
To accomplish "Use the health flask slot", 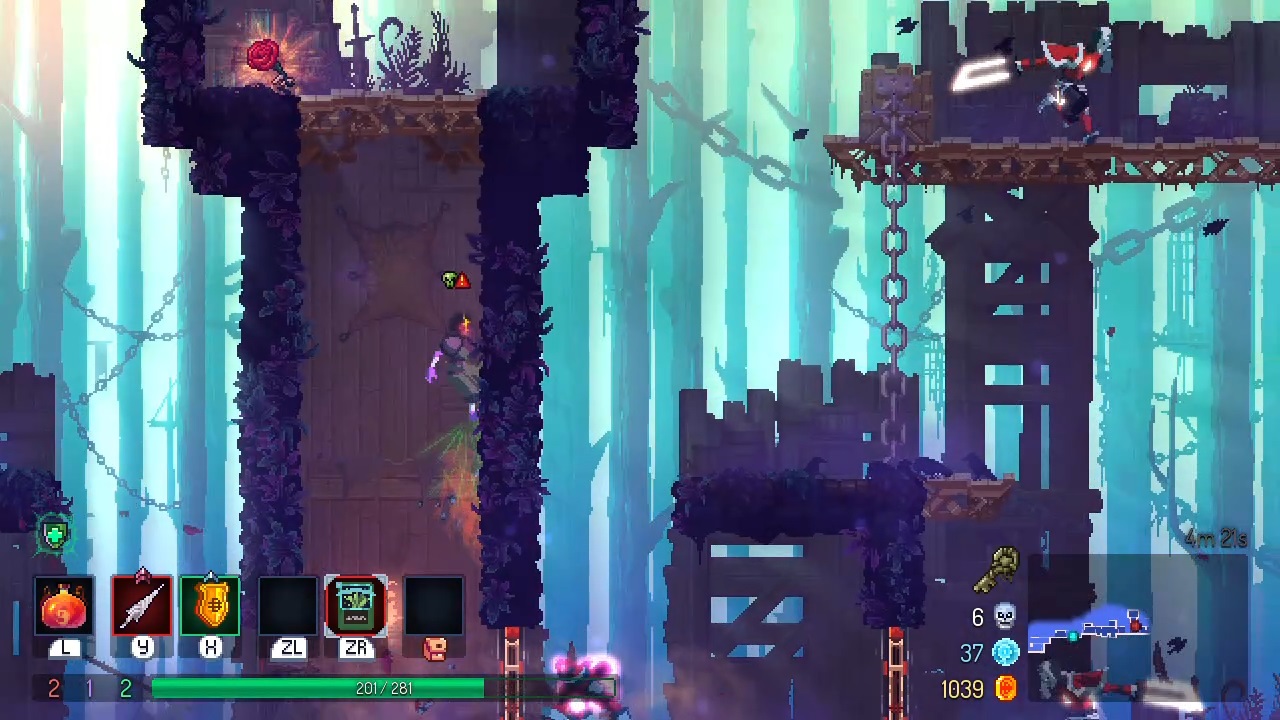I will tap(65, 606).
